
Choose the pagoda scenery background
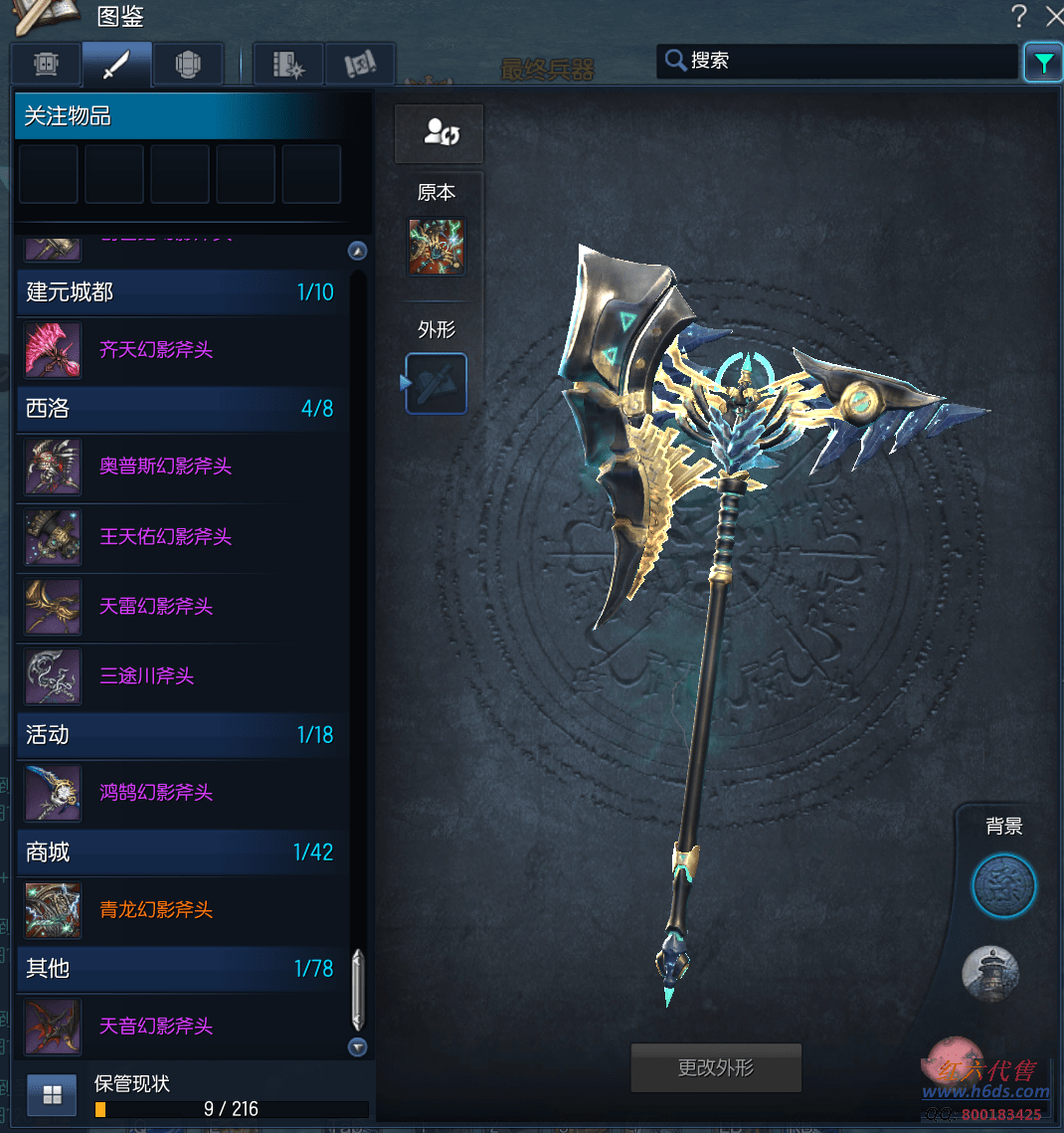click(990, 973)
